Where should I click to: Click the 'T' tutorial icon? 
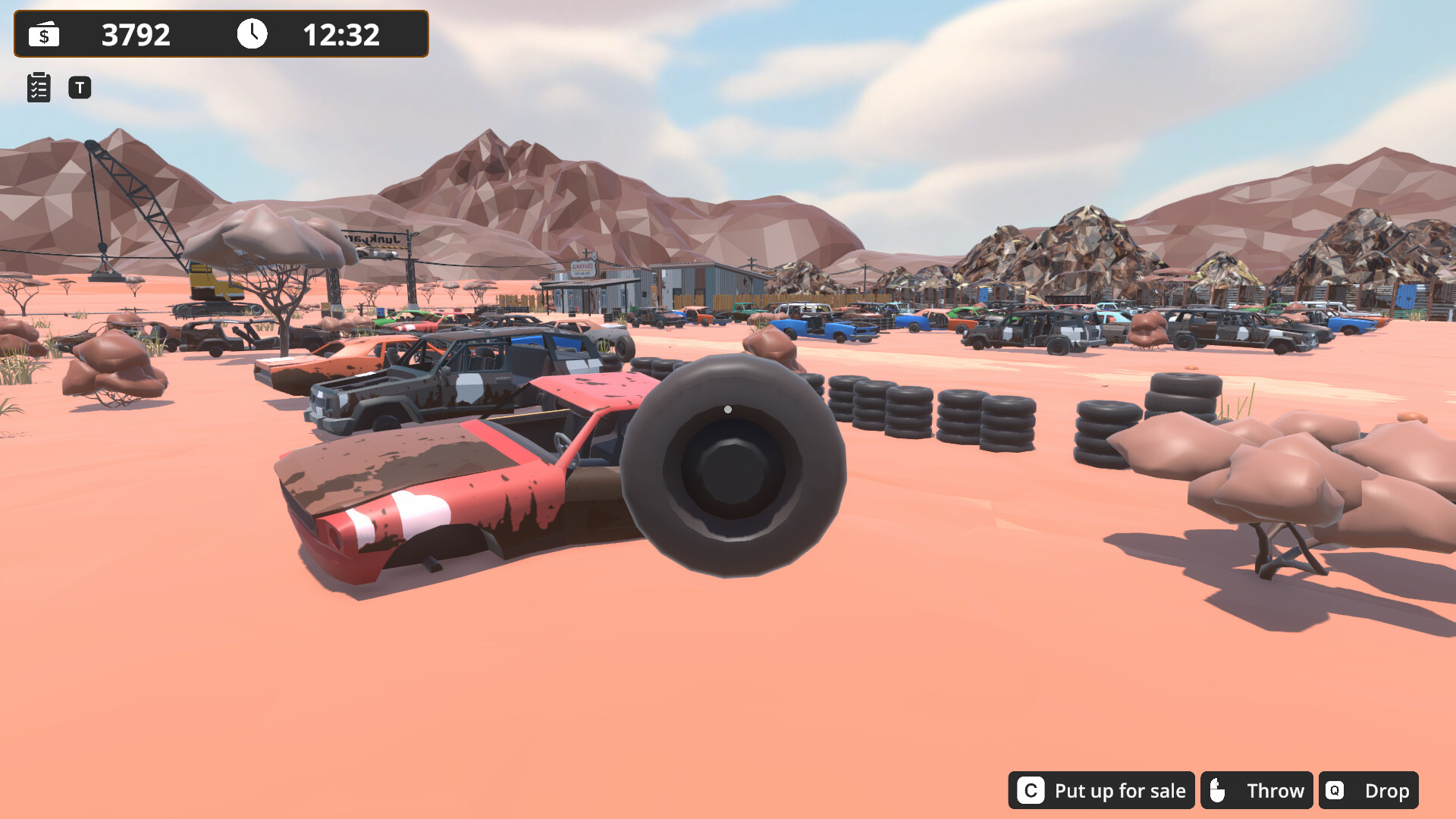[x=79, y=87]
